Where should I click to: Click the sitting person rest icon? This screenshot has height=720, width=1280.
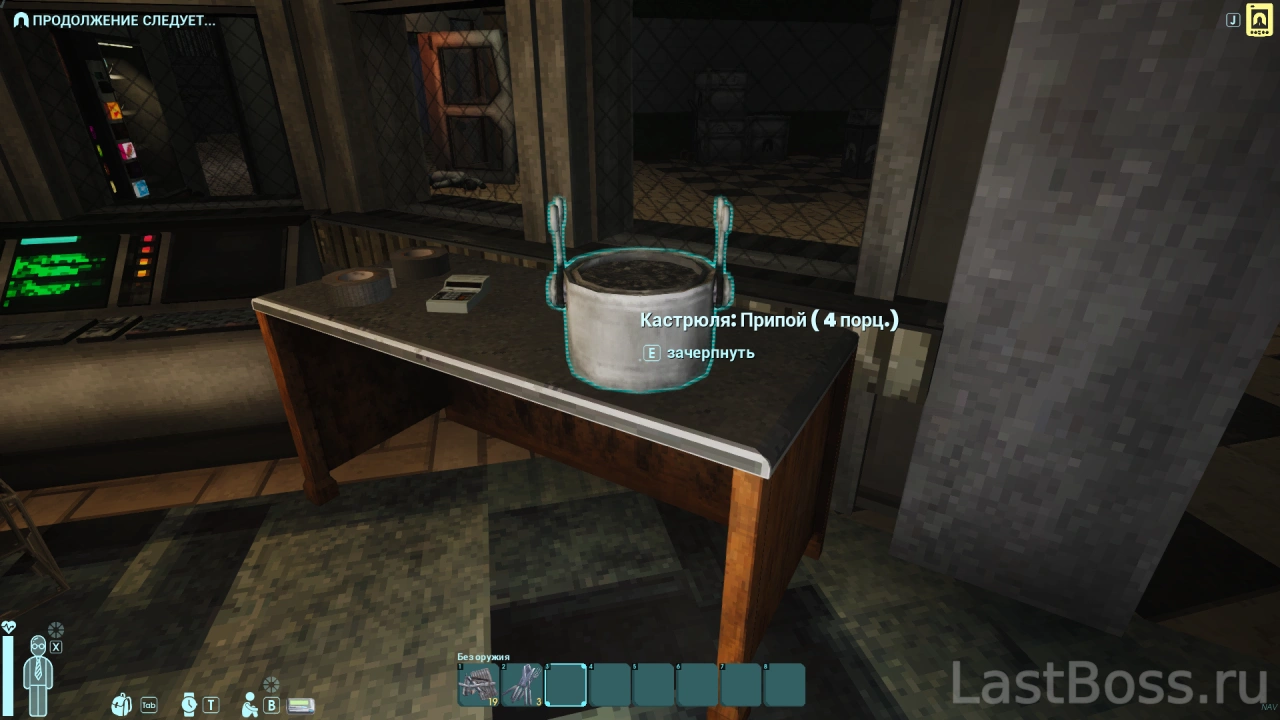[x=250, y=704]
